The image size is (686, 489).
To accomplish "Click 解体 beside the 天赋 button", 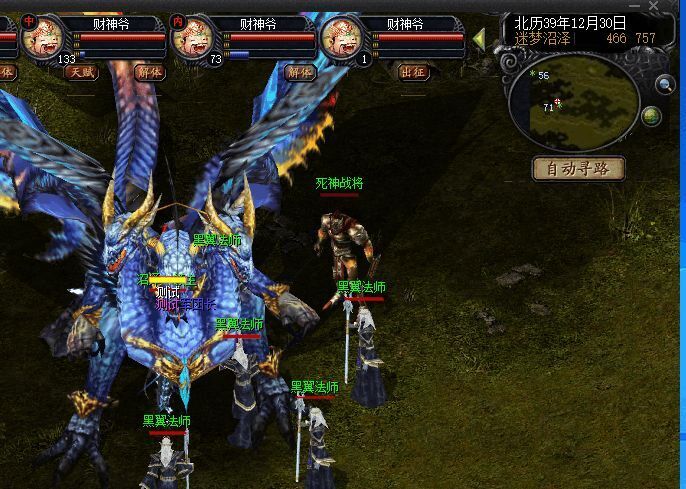I will coord(150,72).
